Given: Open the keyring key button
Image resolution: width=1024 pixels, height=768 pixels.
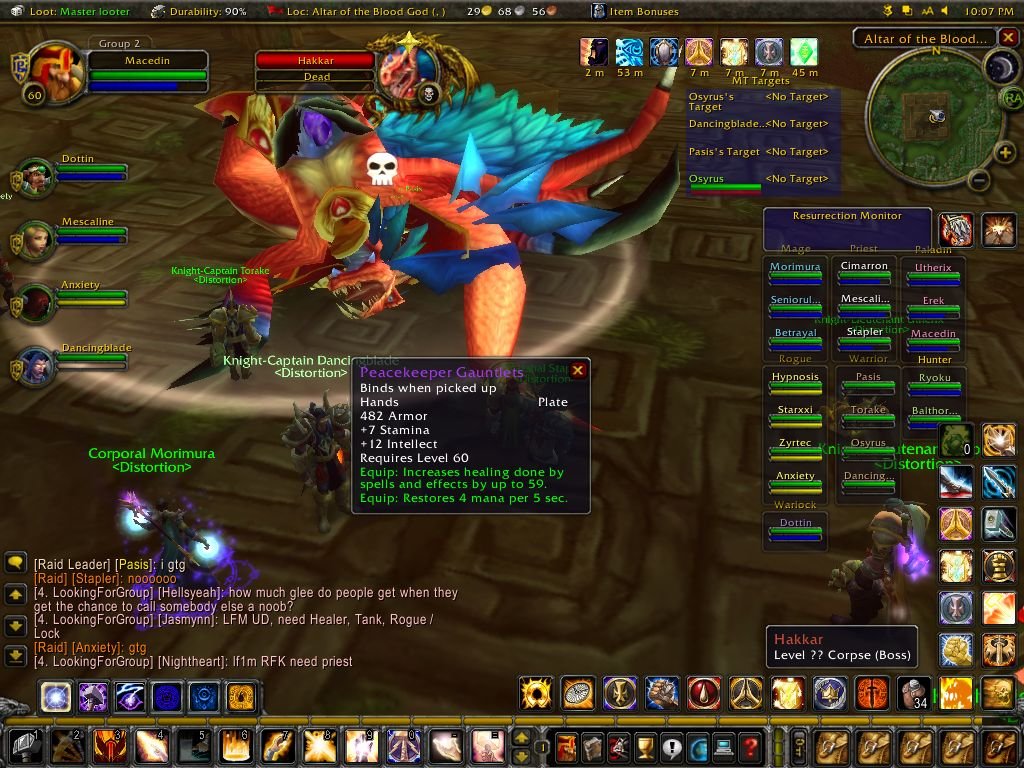Looking at the screenshot, I should [800, 746].
